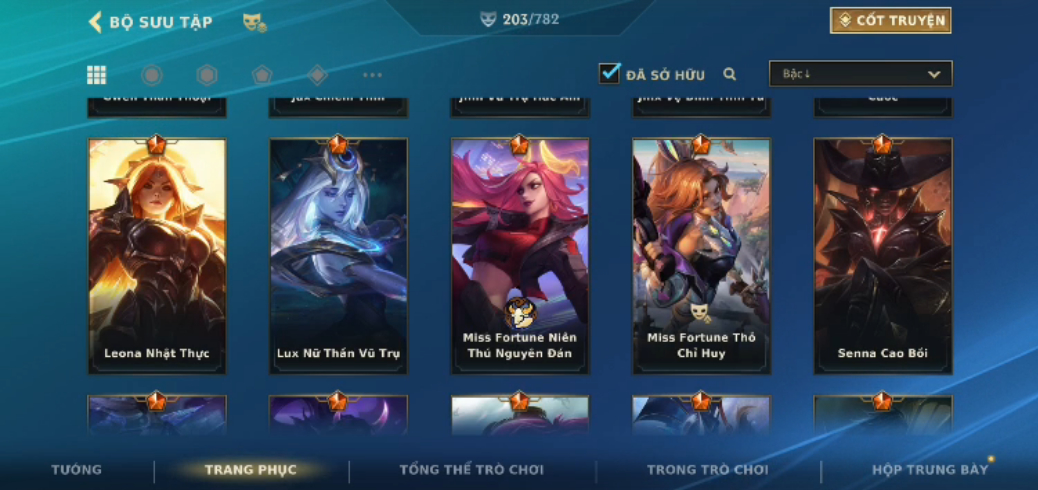Go back from Bộ Sưu Tập
Image resolution: width=1038 pixels, height=490 pixels.
(x=96, y=22)
